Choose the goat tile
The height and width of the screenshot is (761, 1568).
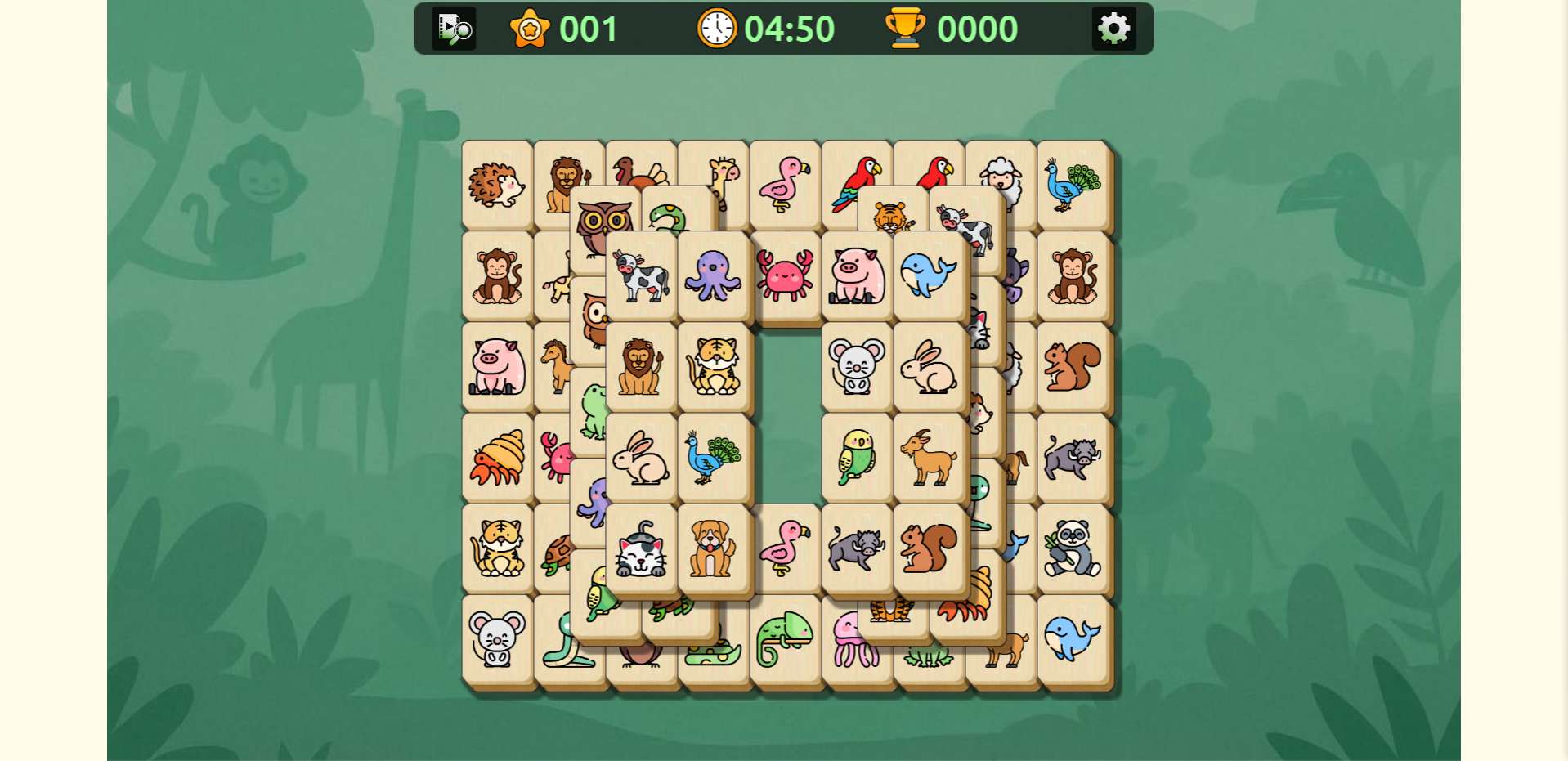coord(929,458)
